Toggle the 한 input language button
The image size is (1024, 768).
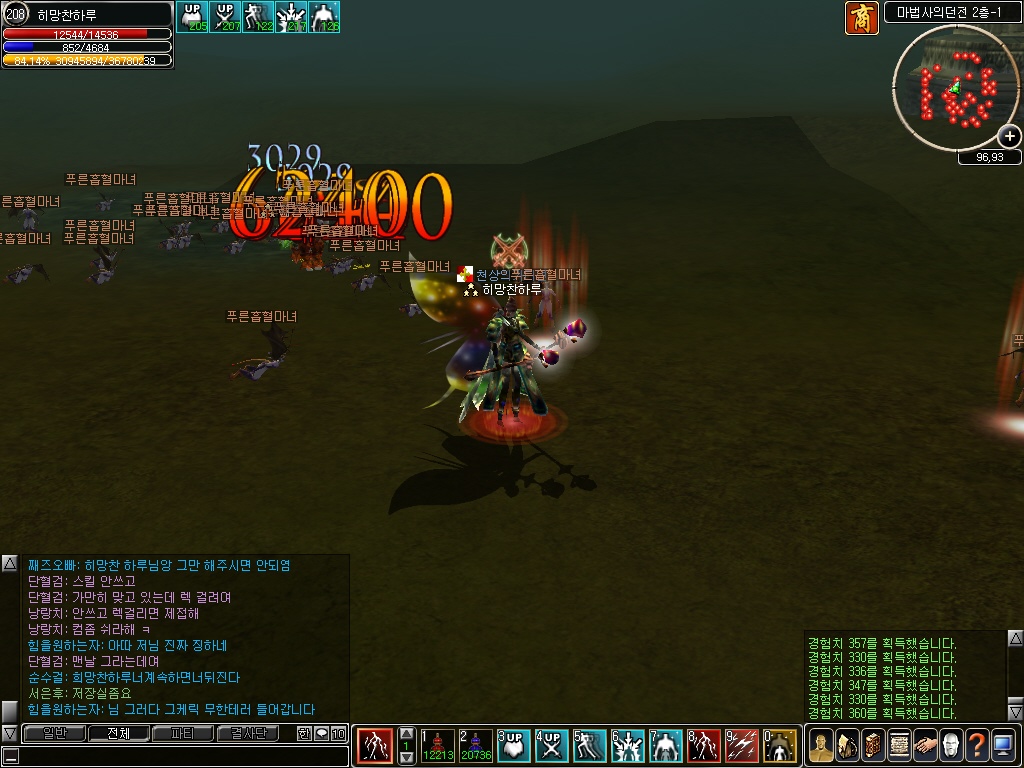[304, 733]
